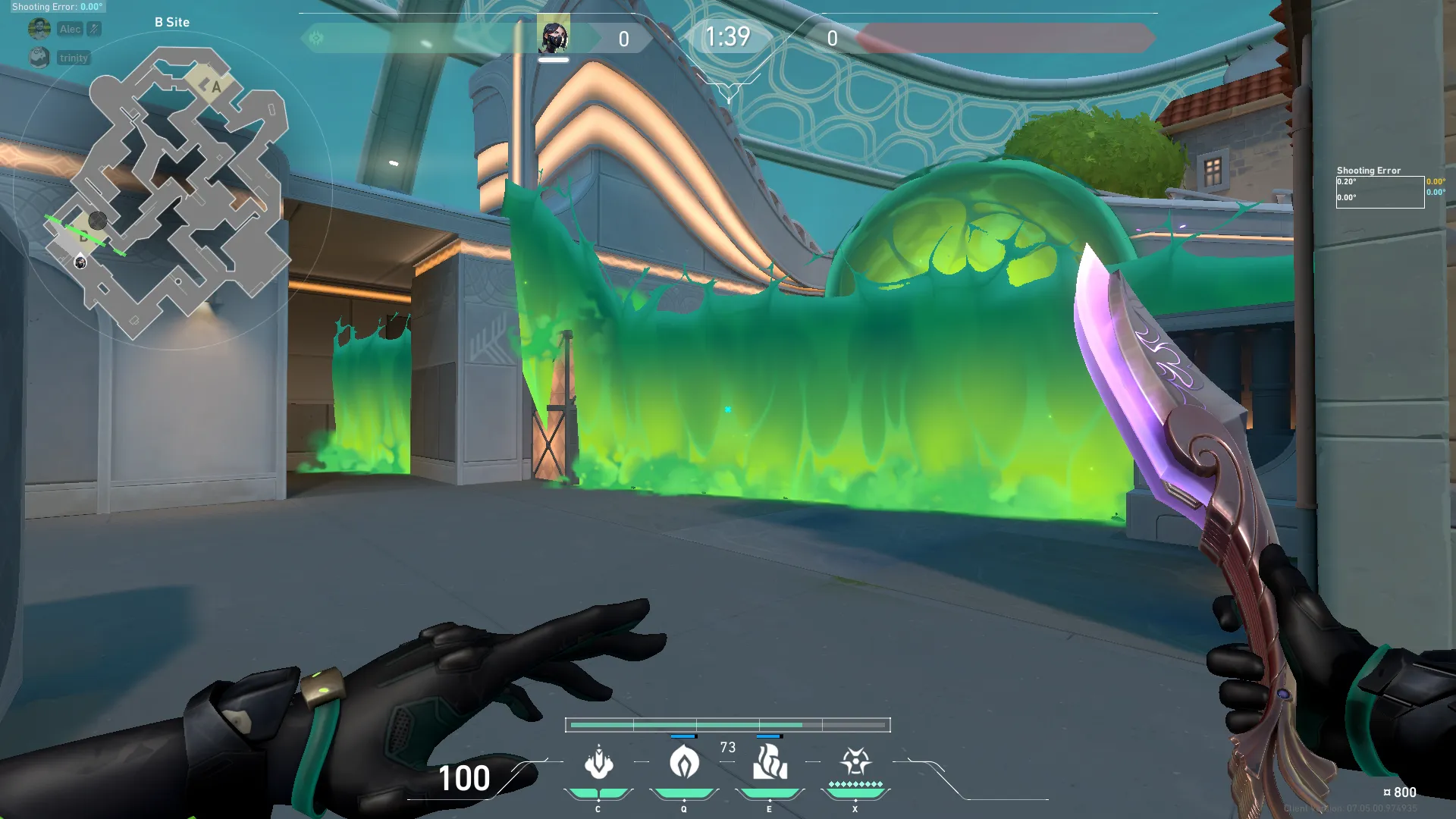
Task: Activate the Snake Bite ability icon
Action: 598,763
